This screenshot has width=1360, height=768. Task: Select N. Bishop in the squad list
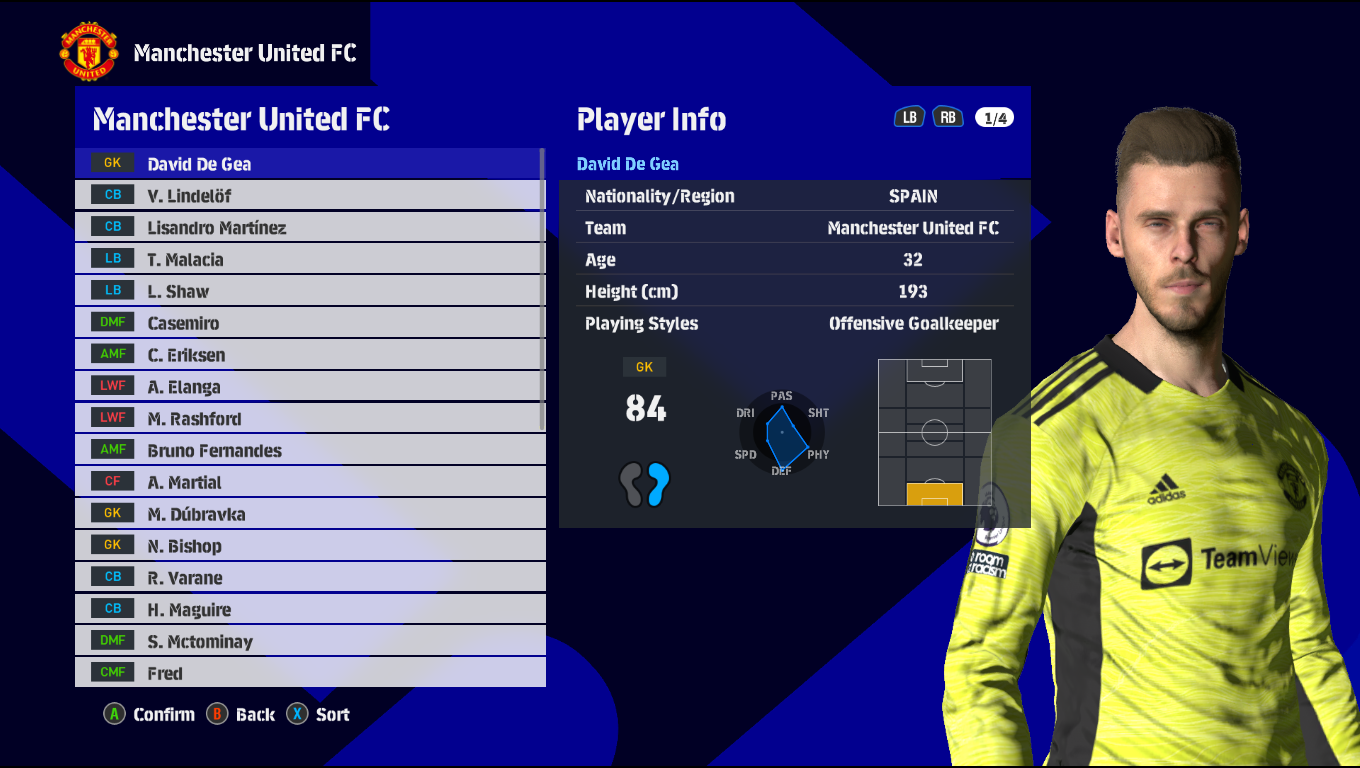pyautogui.click(x=310, y=546)
